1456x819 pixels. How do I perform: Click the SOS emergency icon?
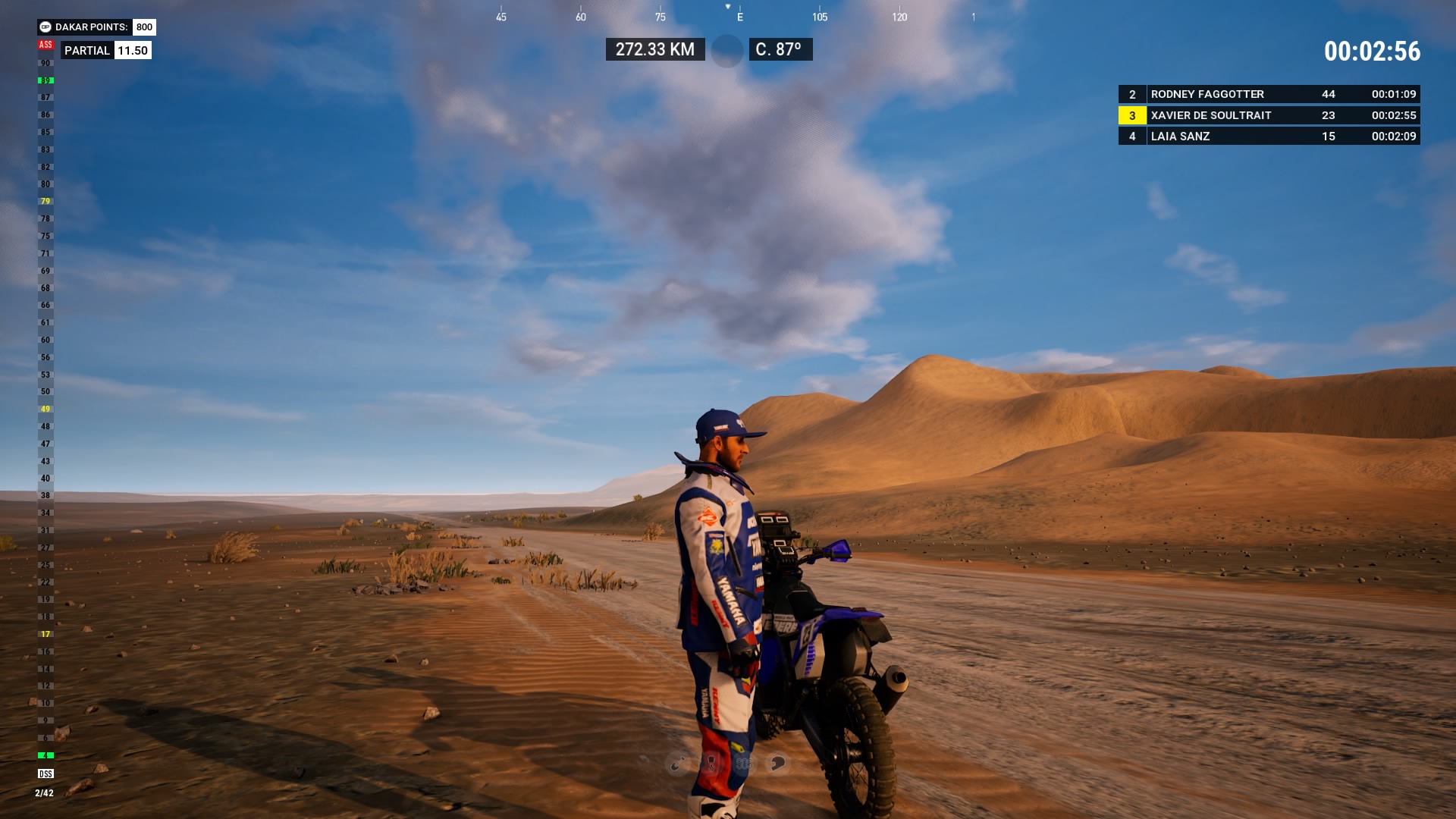(745, 763)
